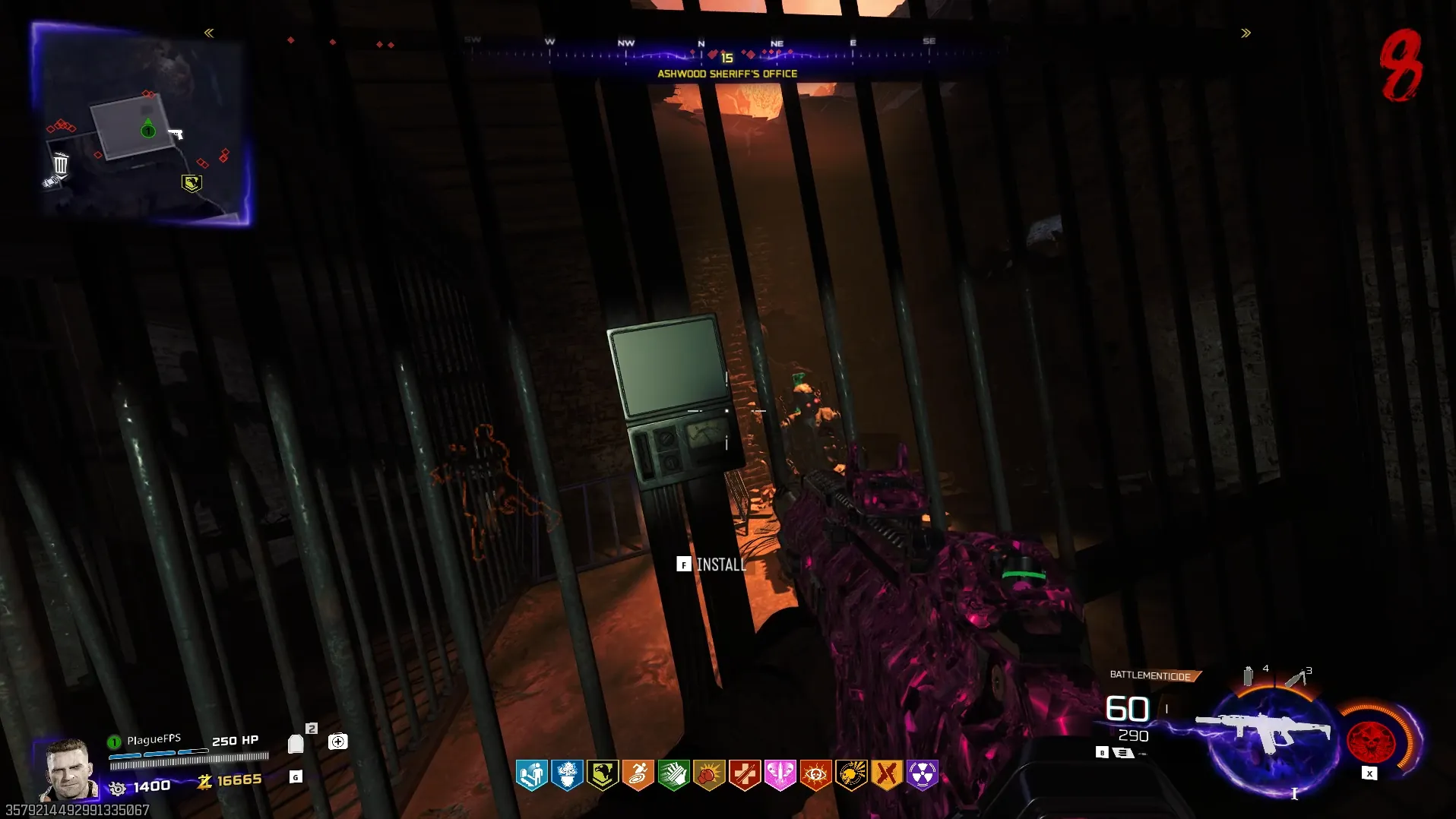This screenshot has height=819, width=1456.
Task: Select the boxing glove perk icon
Action: (709, 775)
